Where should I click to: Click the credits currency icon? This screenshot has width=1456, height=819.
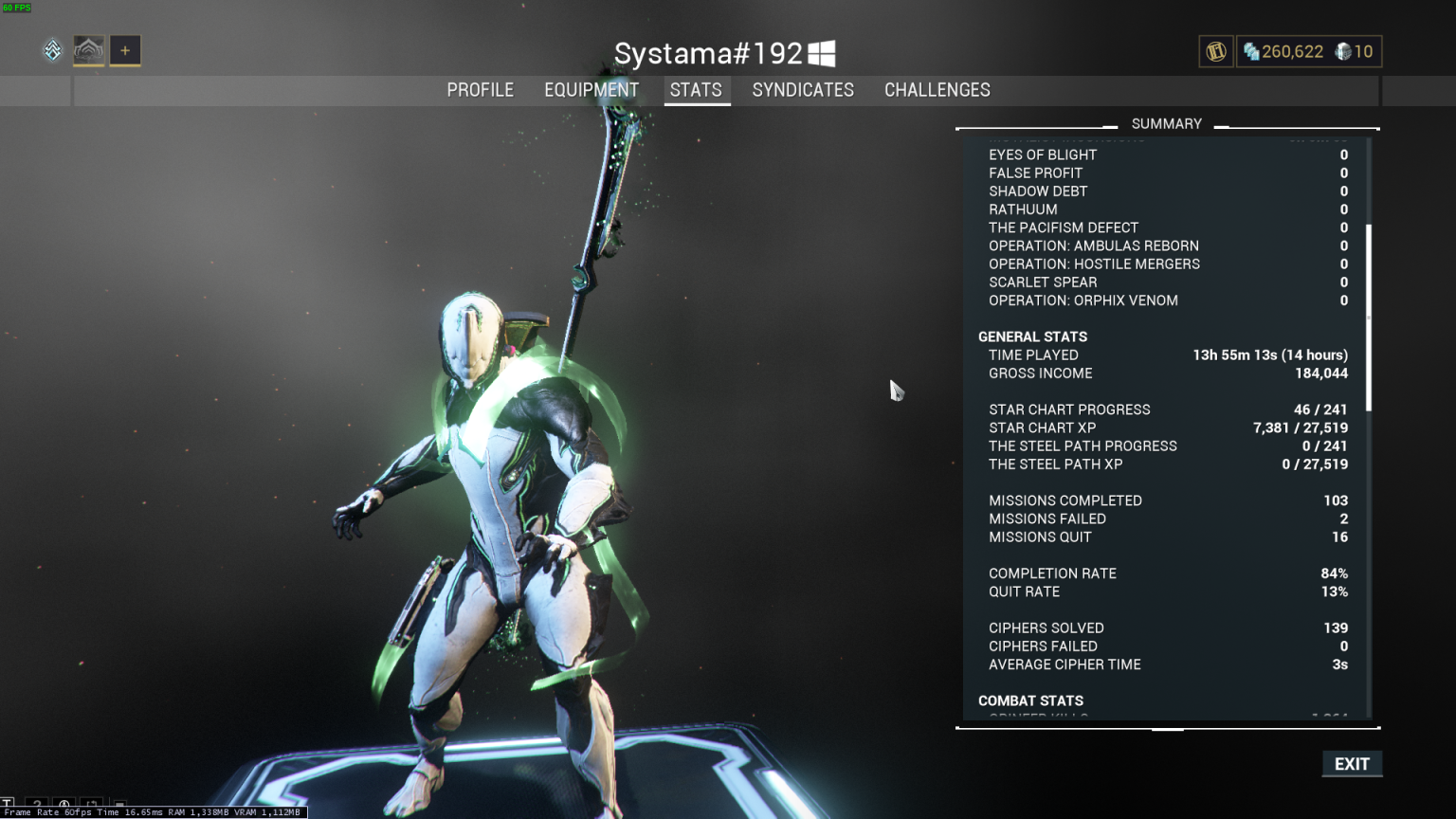coord(1252,52)
